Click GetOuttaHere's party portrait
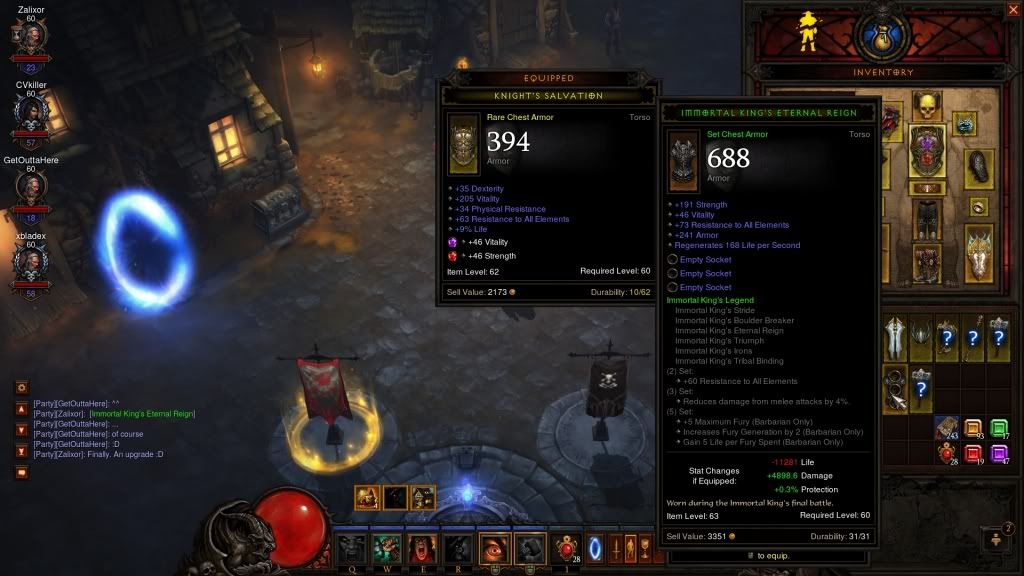 (x=30, y=188)
